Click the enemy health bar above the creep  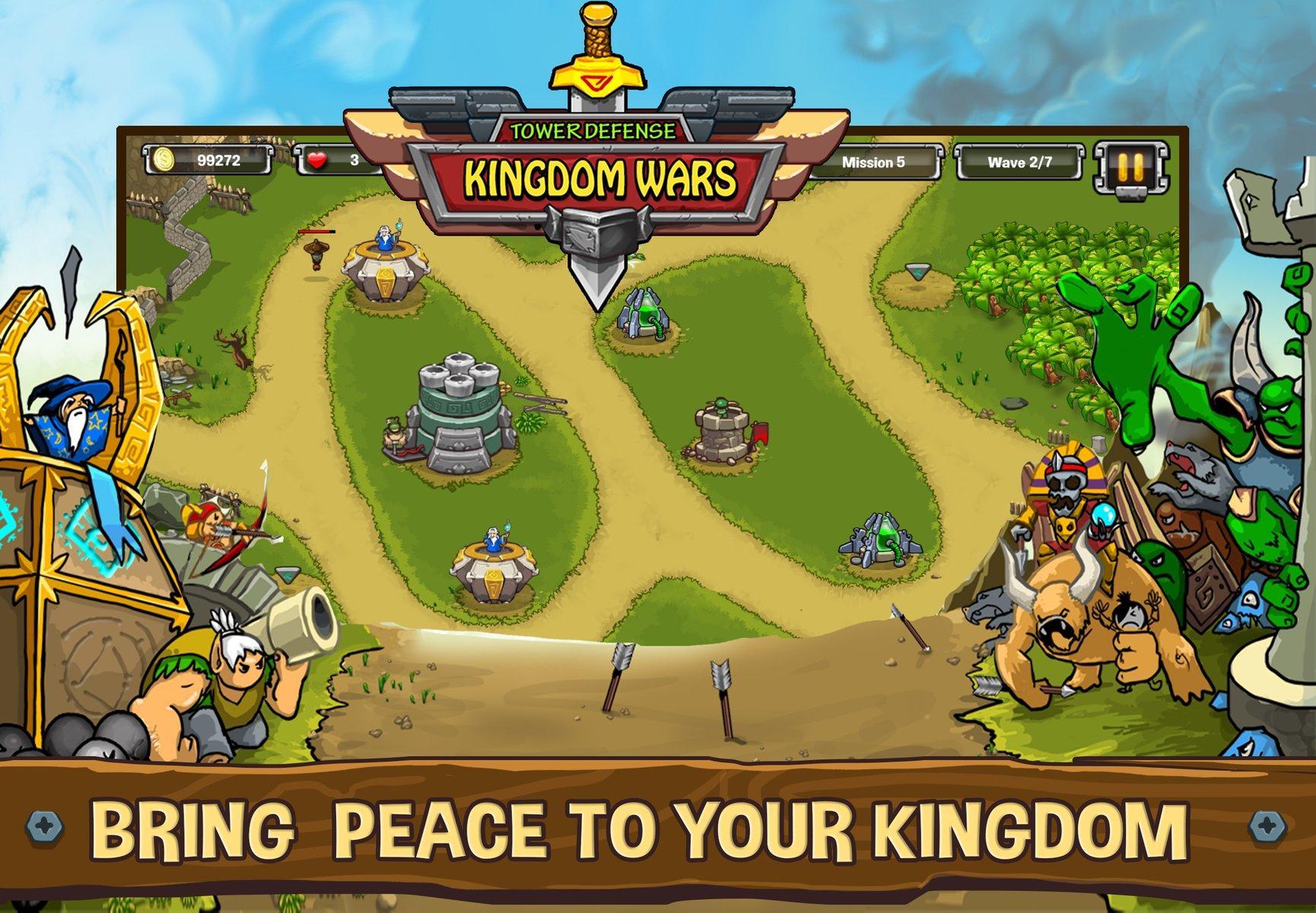point(318,233)
